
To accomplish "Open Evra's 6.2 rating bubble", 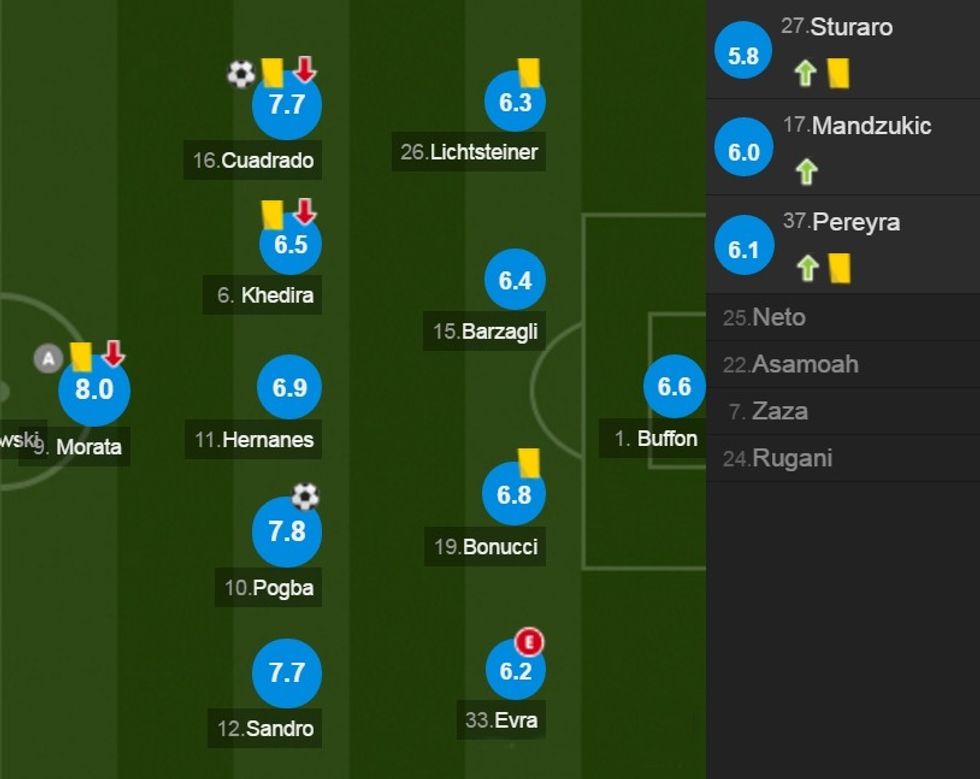I will (515, 671).
